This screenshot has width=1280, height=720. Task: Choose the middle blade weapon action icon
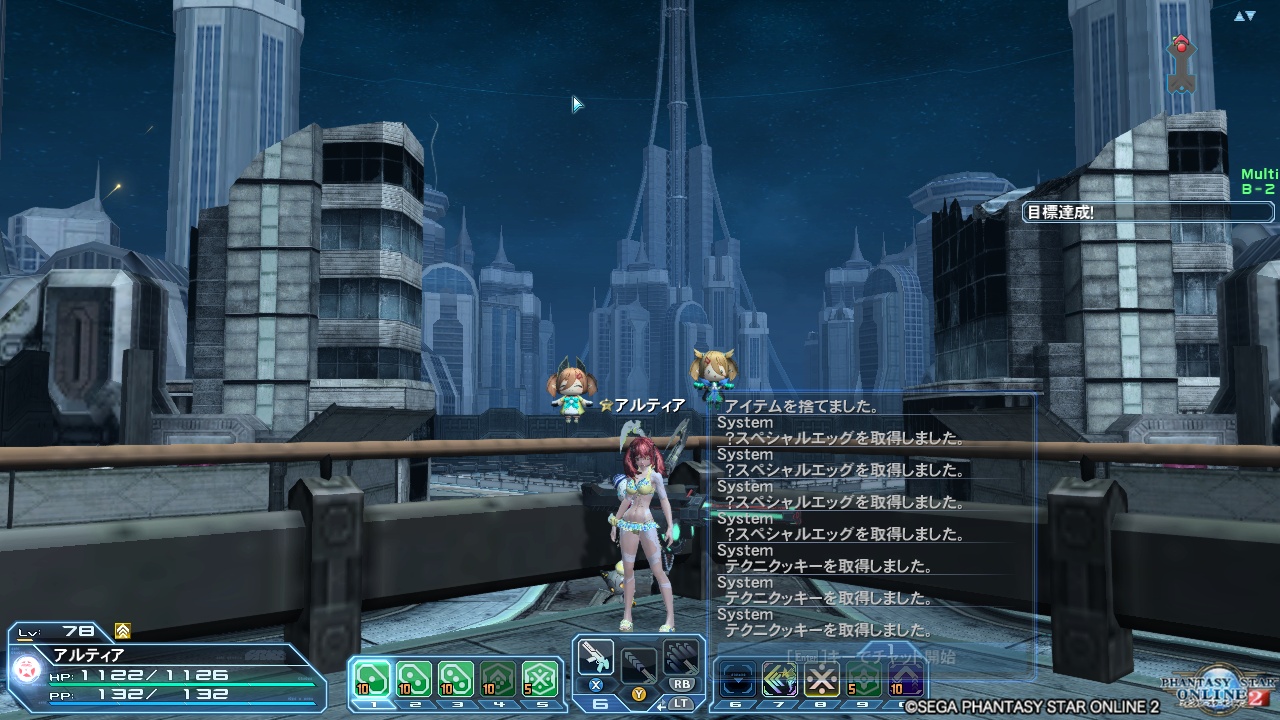tap(639, 662)
